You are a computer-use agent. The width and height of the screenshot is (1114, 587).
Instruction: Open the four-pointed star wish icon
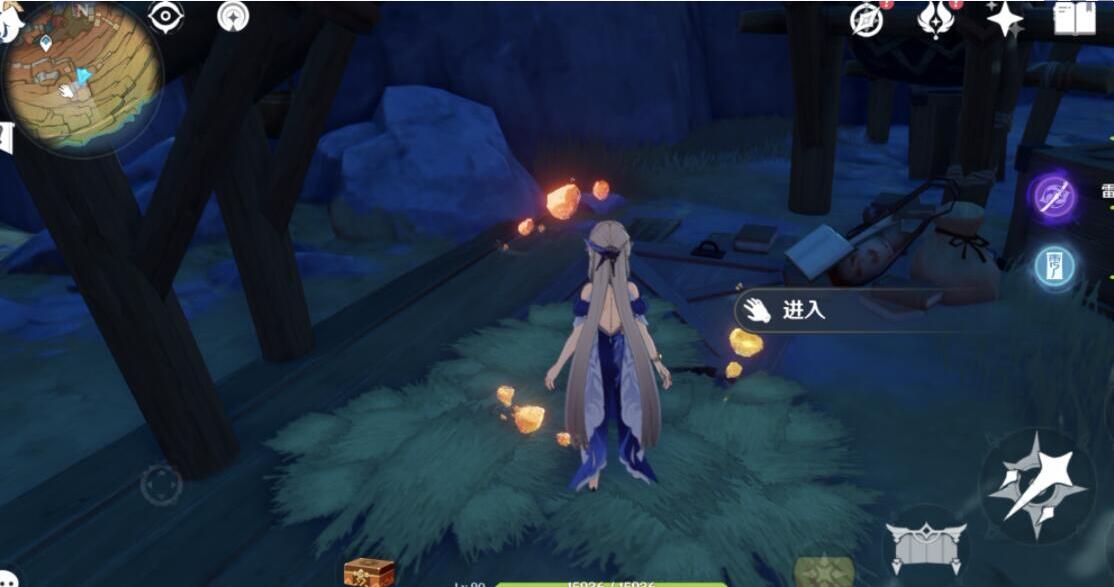click(x=1004, y=18)
